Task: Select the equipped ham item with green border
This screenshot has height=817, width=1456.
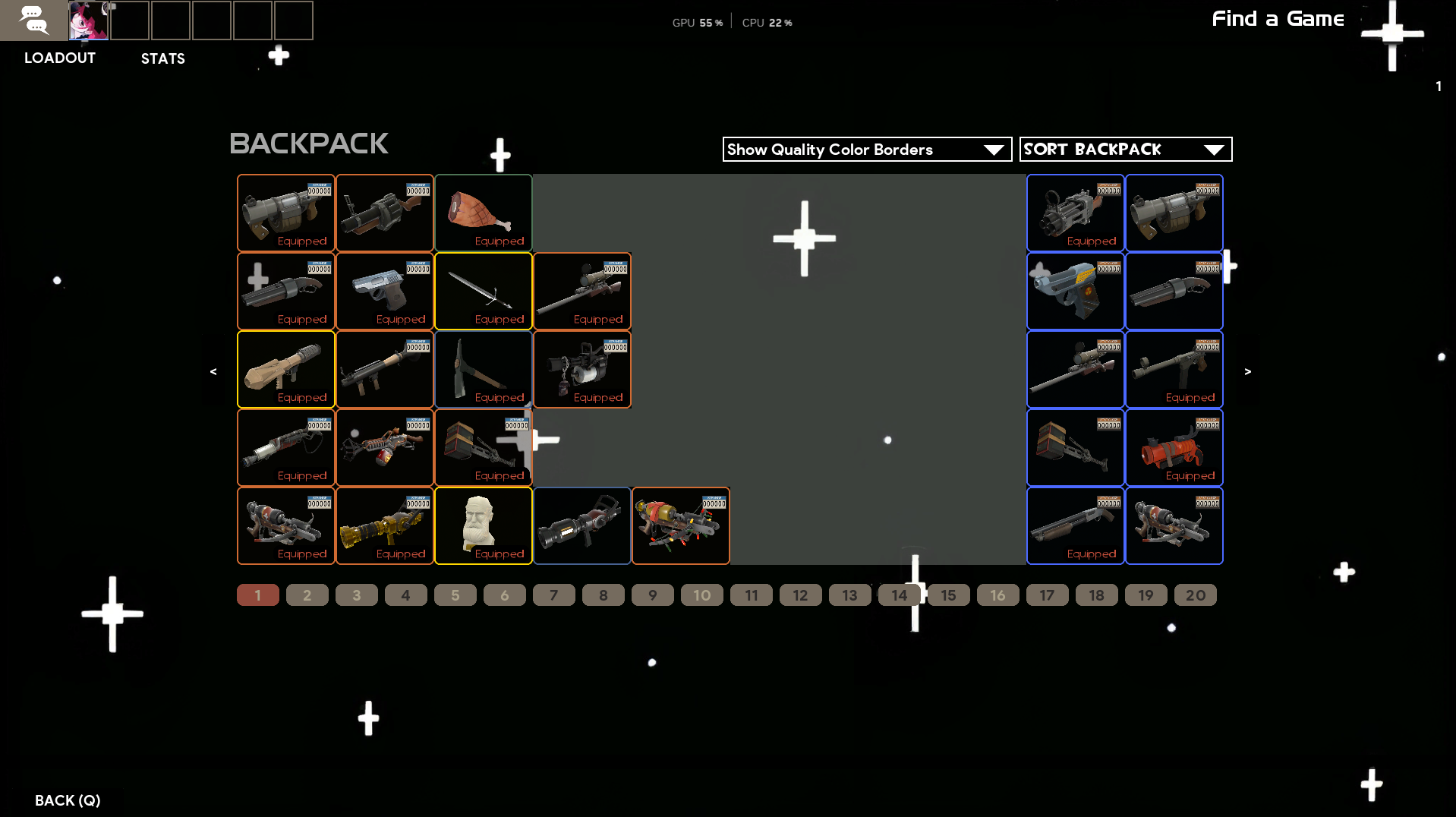Action: tap(484, 213)
